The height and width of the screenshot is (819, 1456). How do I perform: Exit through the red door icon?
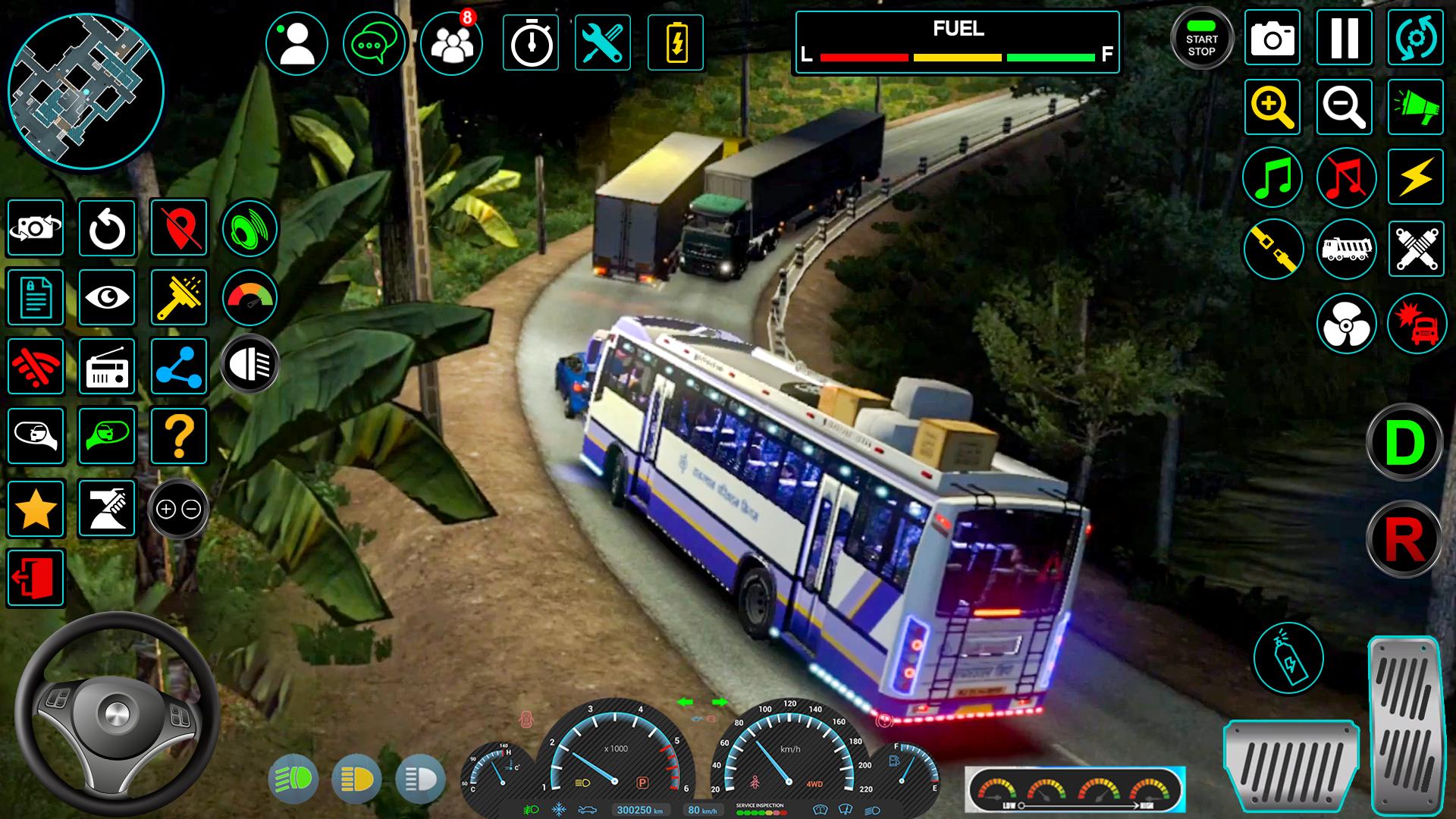[36, 579]
